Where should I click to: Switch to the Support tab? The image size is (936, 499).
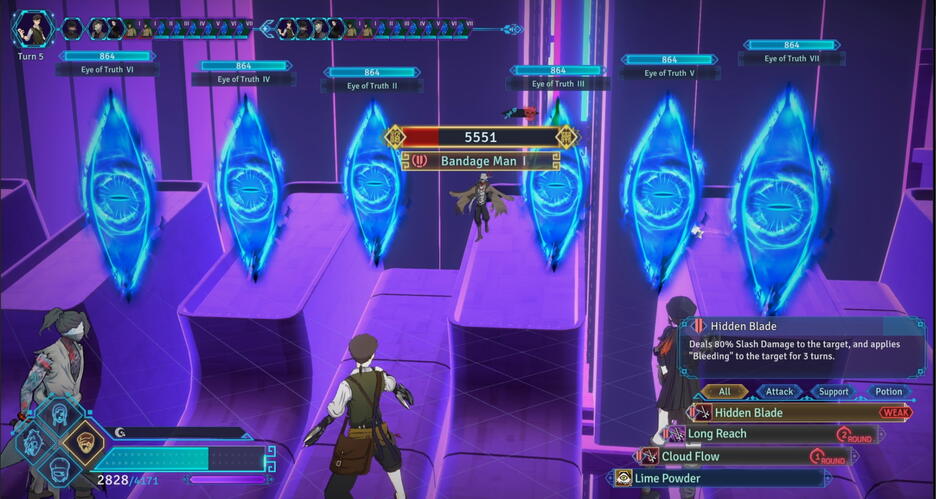[833, 392]
